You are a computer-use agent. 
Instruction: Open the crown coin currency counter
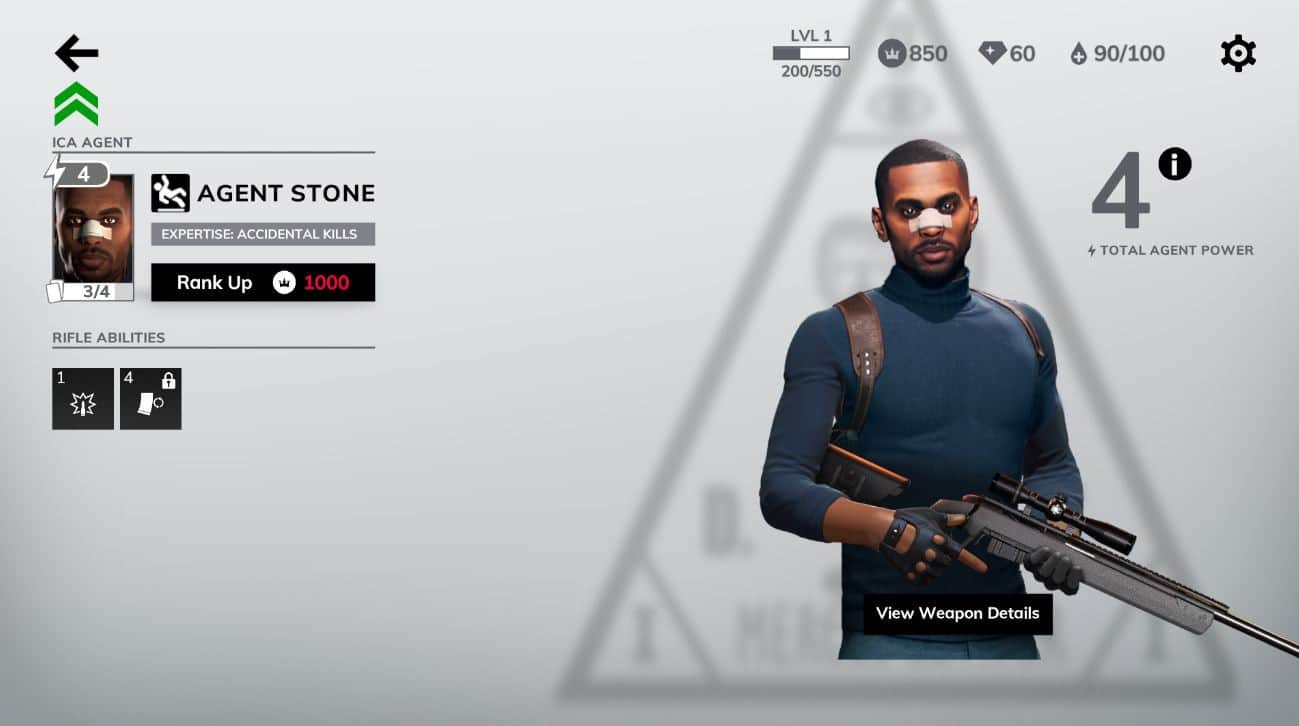pos(912,53)
